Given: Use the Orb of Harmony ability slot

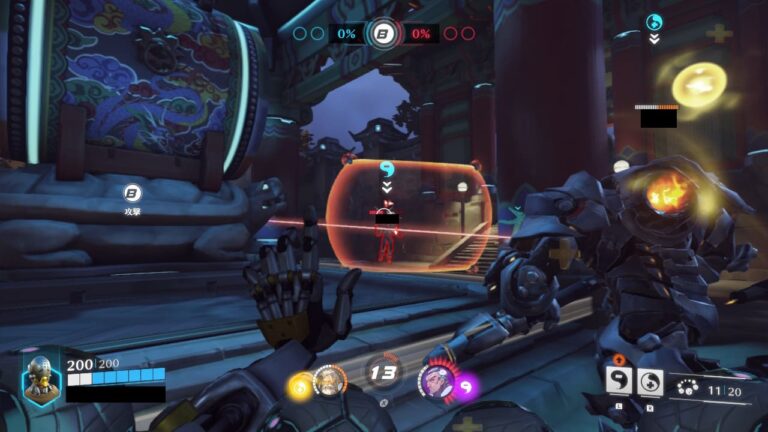Looking at the screenshot, I should click(650, 381).
